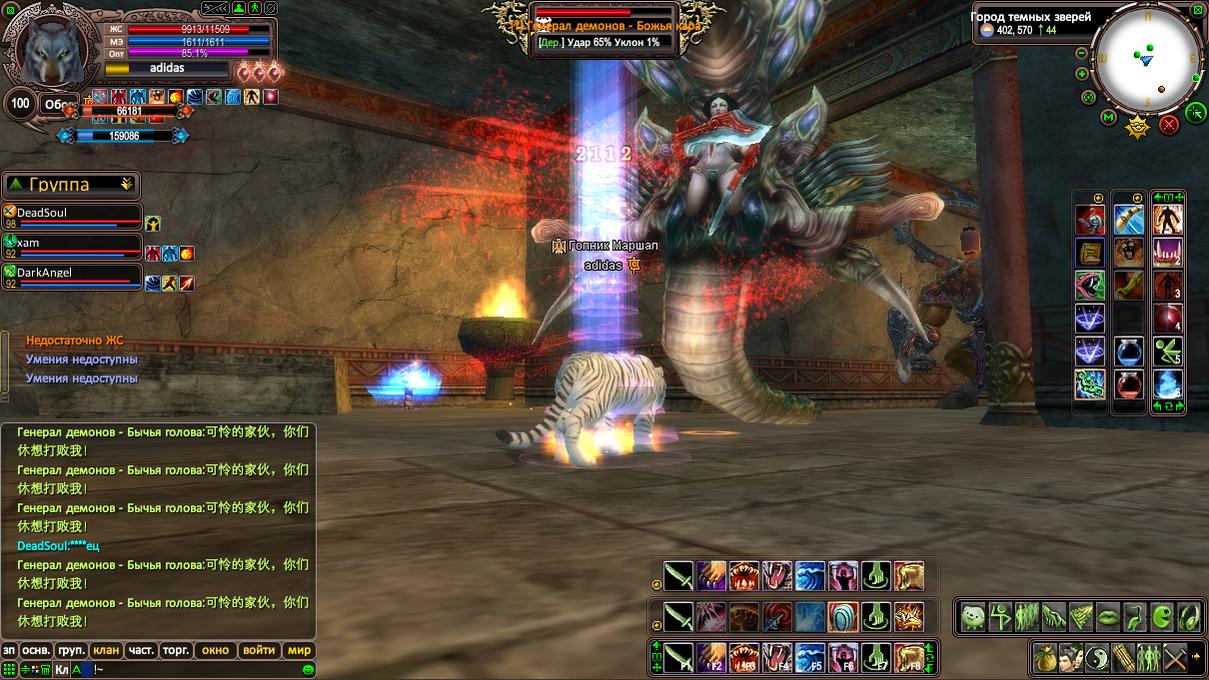
Task: Open the inventory bag icon
Action: point(1046,657)
